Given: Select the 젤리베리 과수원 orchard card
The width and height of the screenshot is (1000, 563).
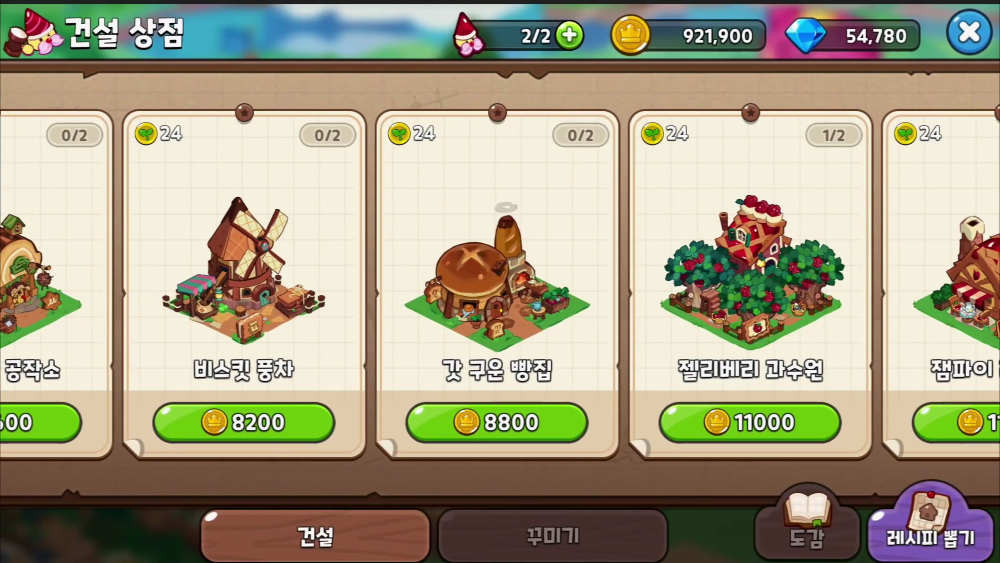Looking at the screenshot, I should click(x=749, y=265).
